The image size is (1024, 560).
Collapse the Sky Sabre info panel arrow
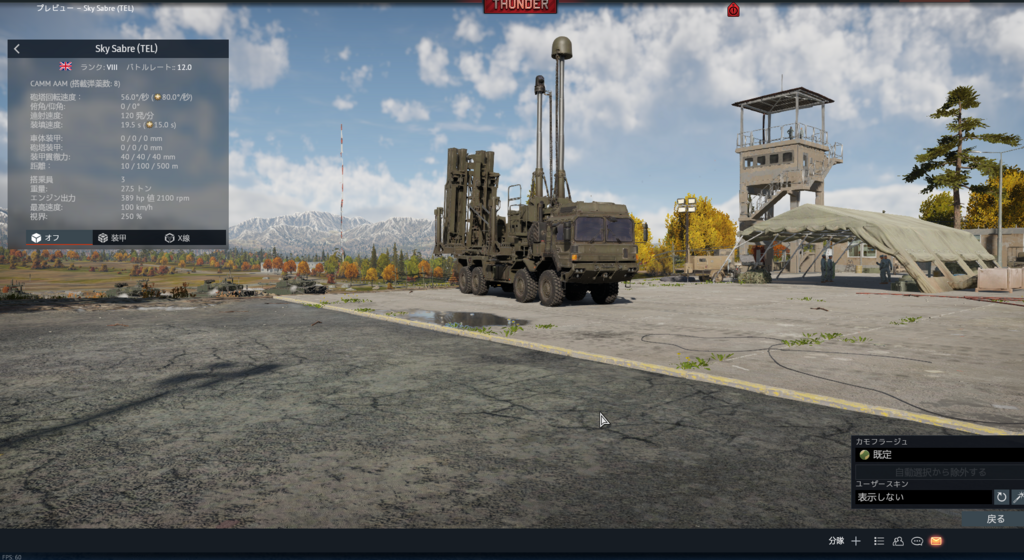(17, 49)
